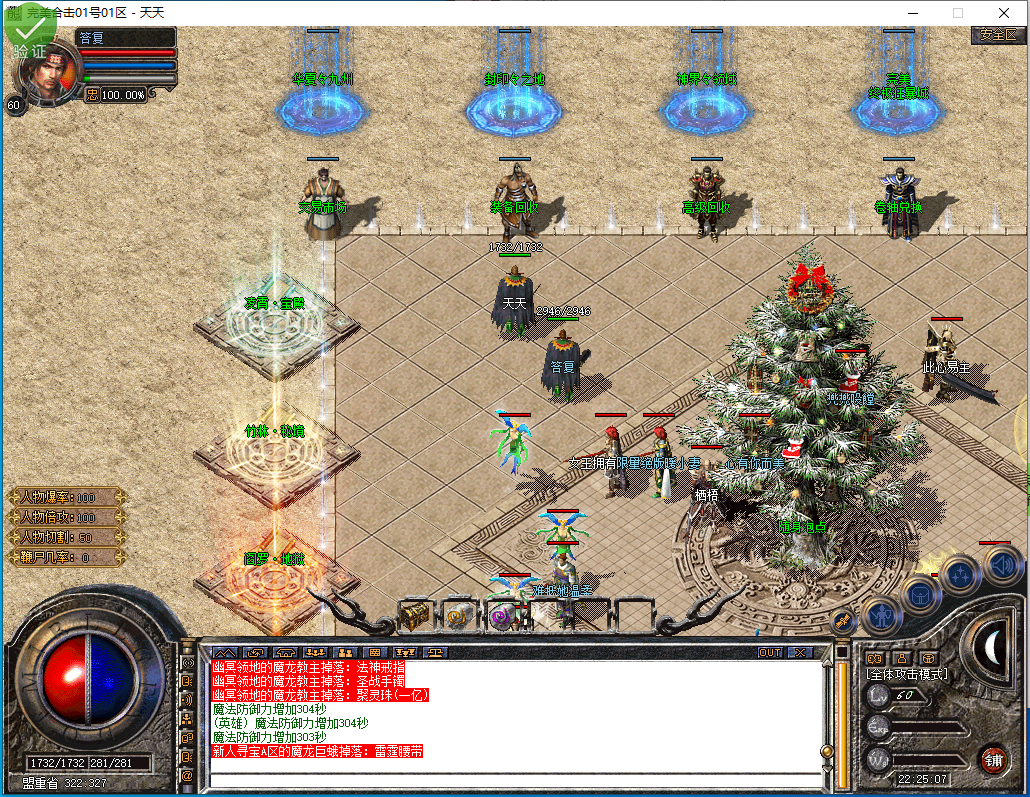Image resolution: width=1030 pixels, height=797 pixels.
Task: Open the bag inventory round button
Action: click(920, 594)
